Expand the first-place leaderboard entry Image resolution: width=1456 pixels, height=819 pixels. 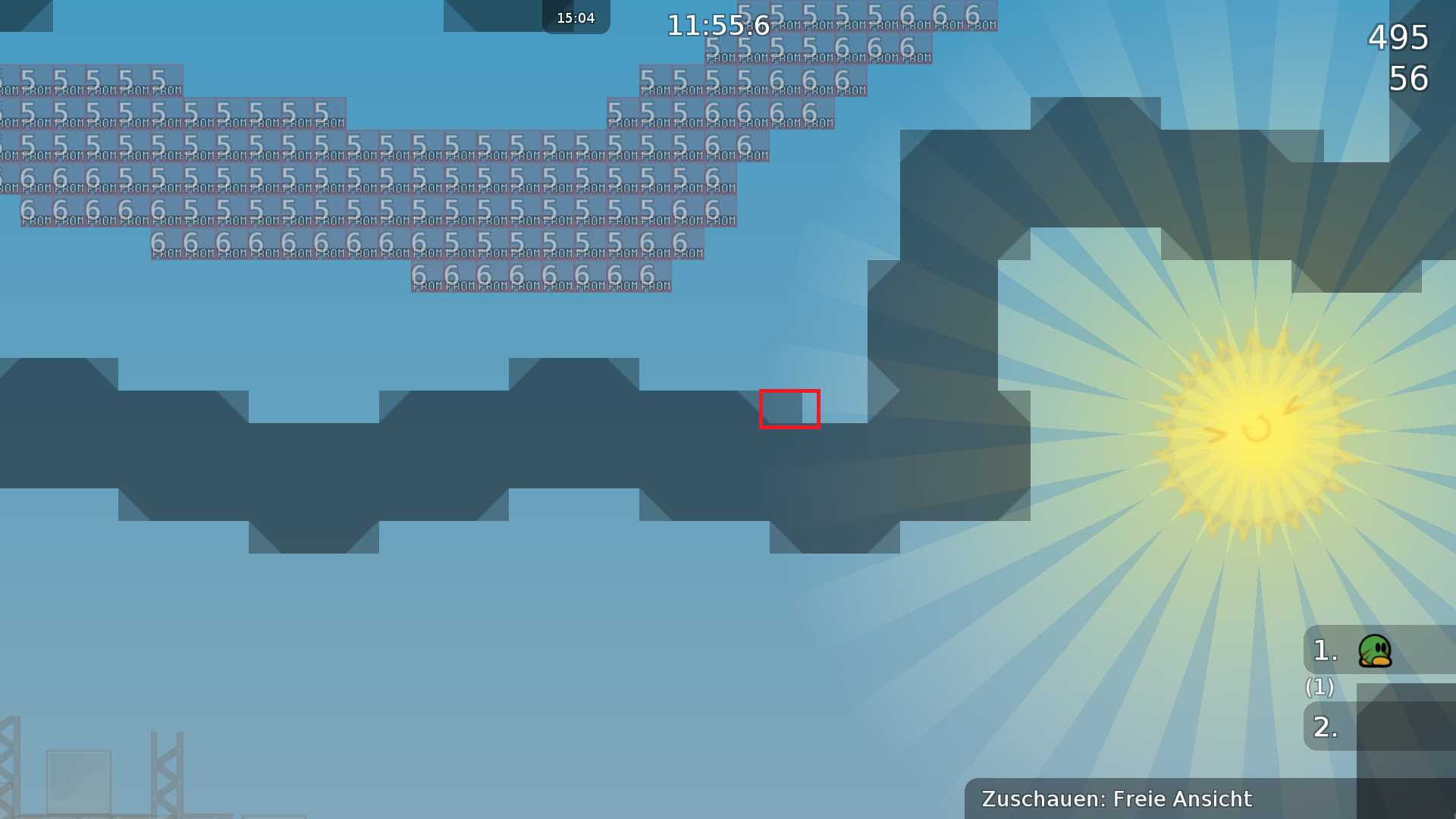tap(1357, 650)
